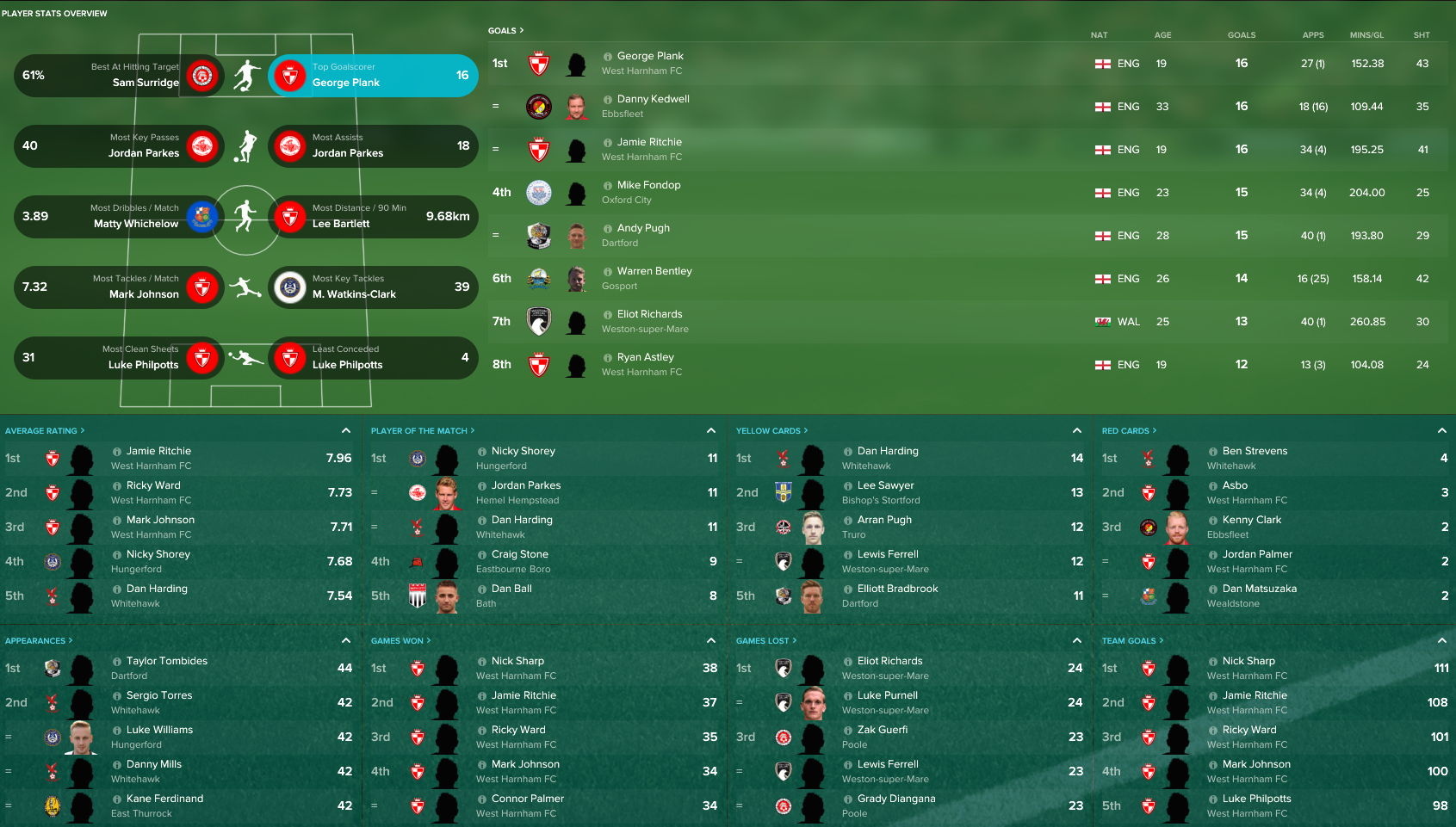
Task: Select the Top Goalscorer George Plank panel
Action: pyautogui.click(x=373, y=76)
